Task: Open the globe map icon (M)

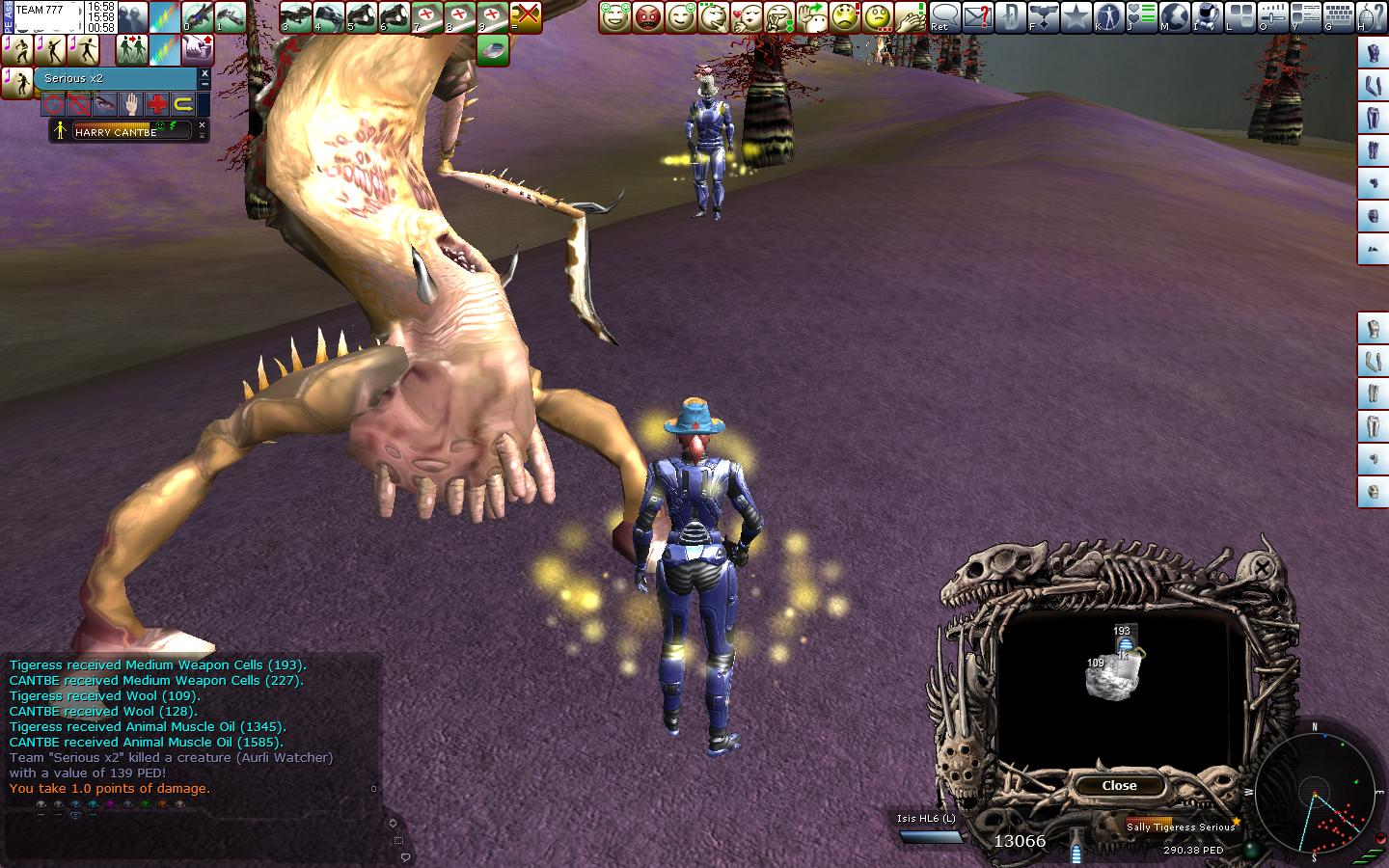Action: click(x=1174, y=16)
